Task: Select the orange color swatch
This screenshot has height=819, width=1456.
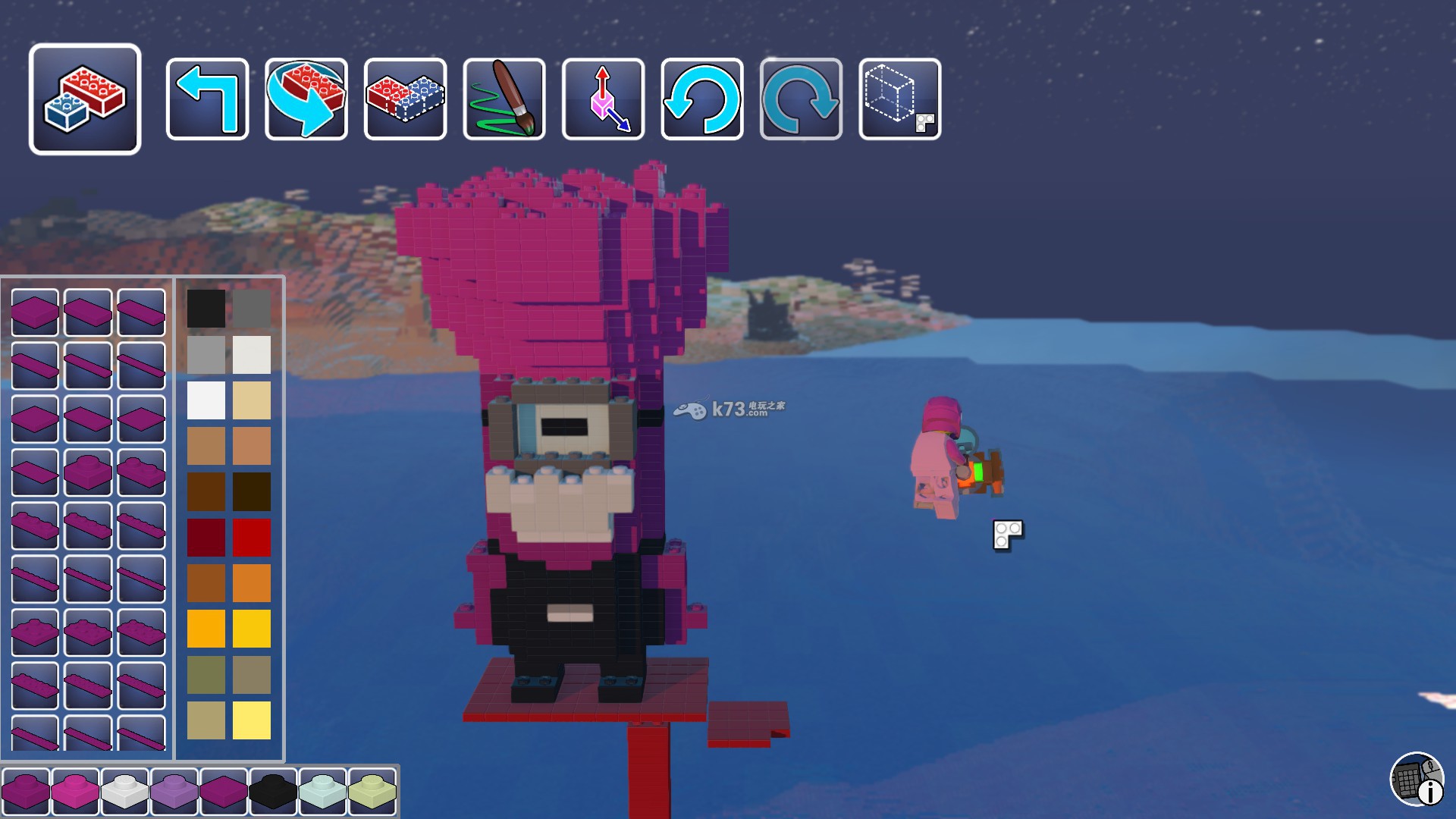Action: click(x=252, y=583)
